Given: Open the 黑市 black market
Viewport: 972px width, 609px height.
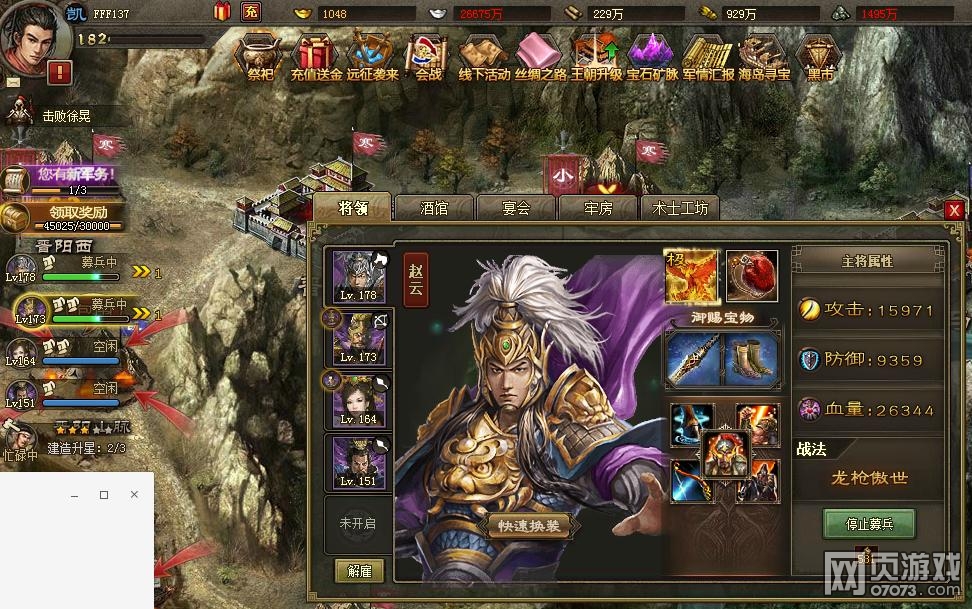Looking at the screenshot, I should (820, 56).
